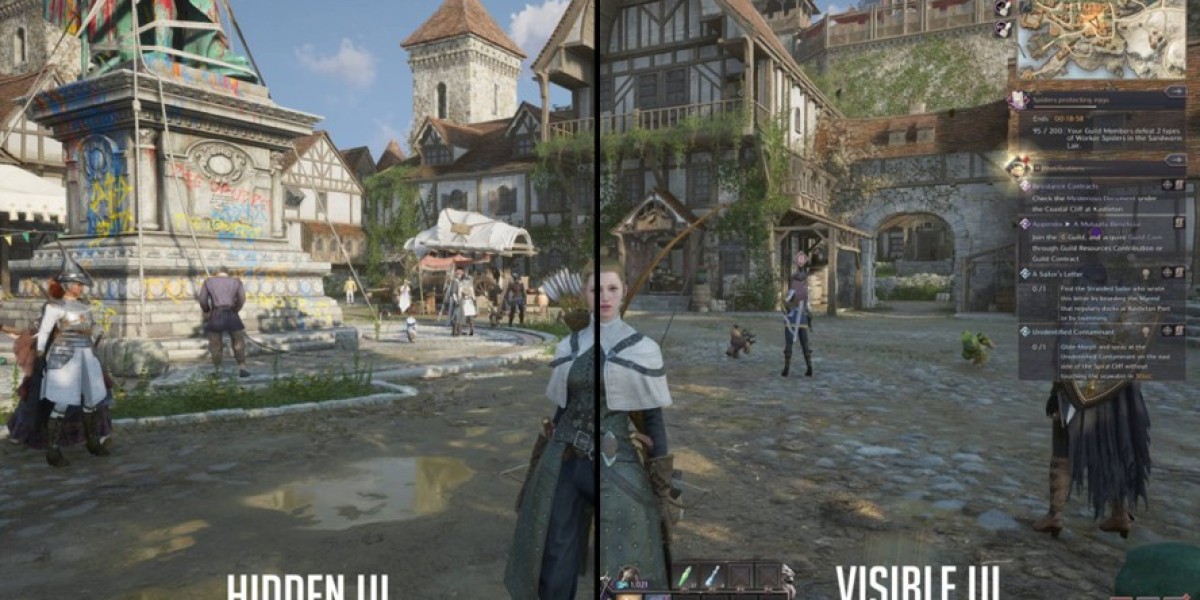
Task: Open the Spiders event tracker entry
Action: (x=1090, y=100)
